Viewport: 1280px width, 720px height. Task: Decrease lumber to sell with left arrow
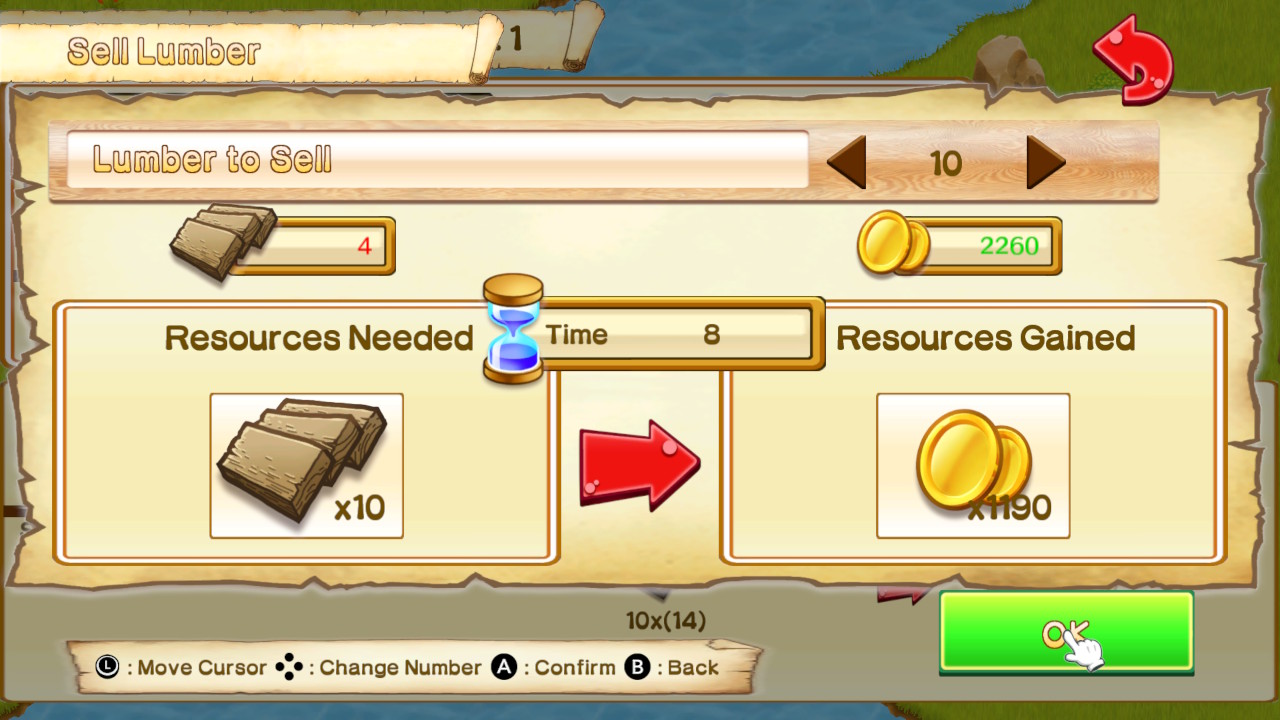pyautogui.click(x=847, y=163)
